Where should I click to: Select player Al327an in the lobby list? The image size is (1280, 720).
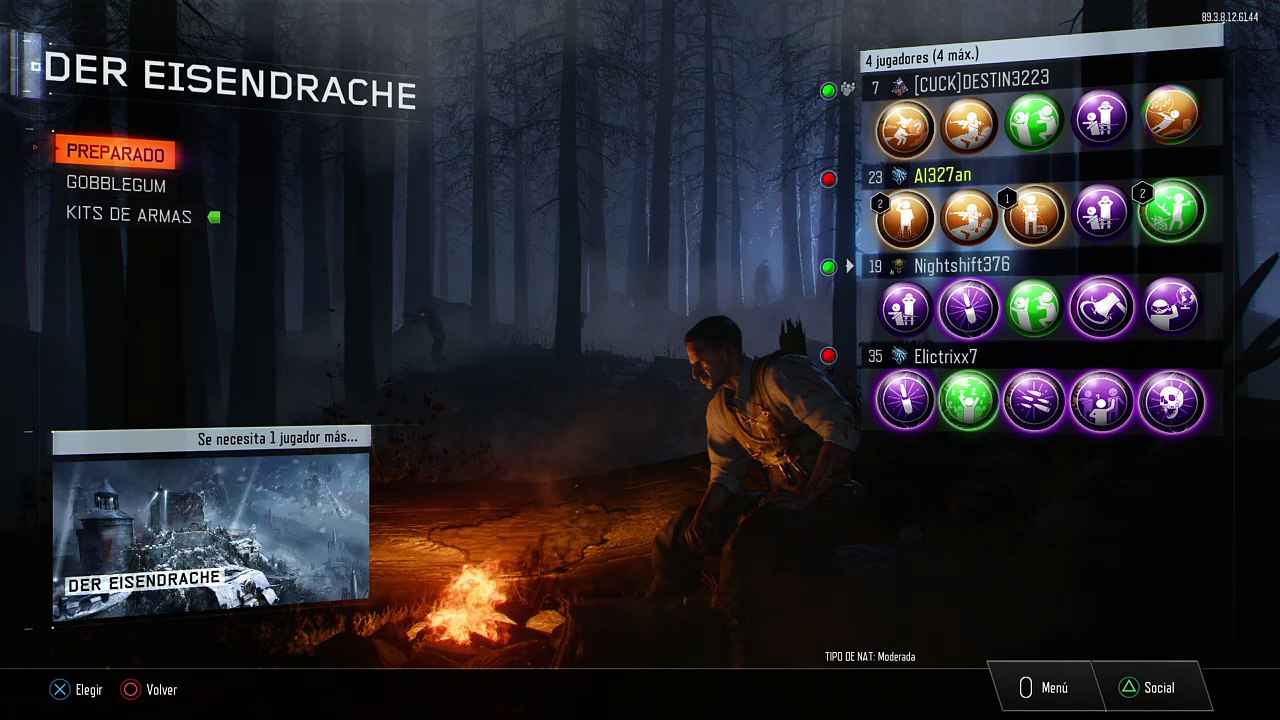[942, 176]
